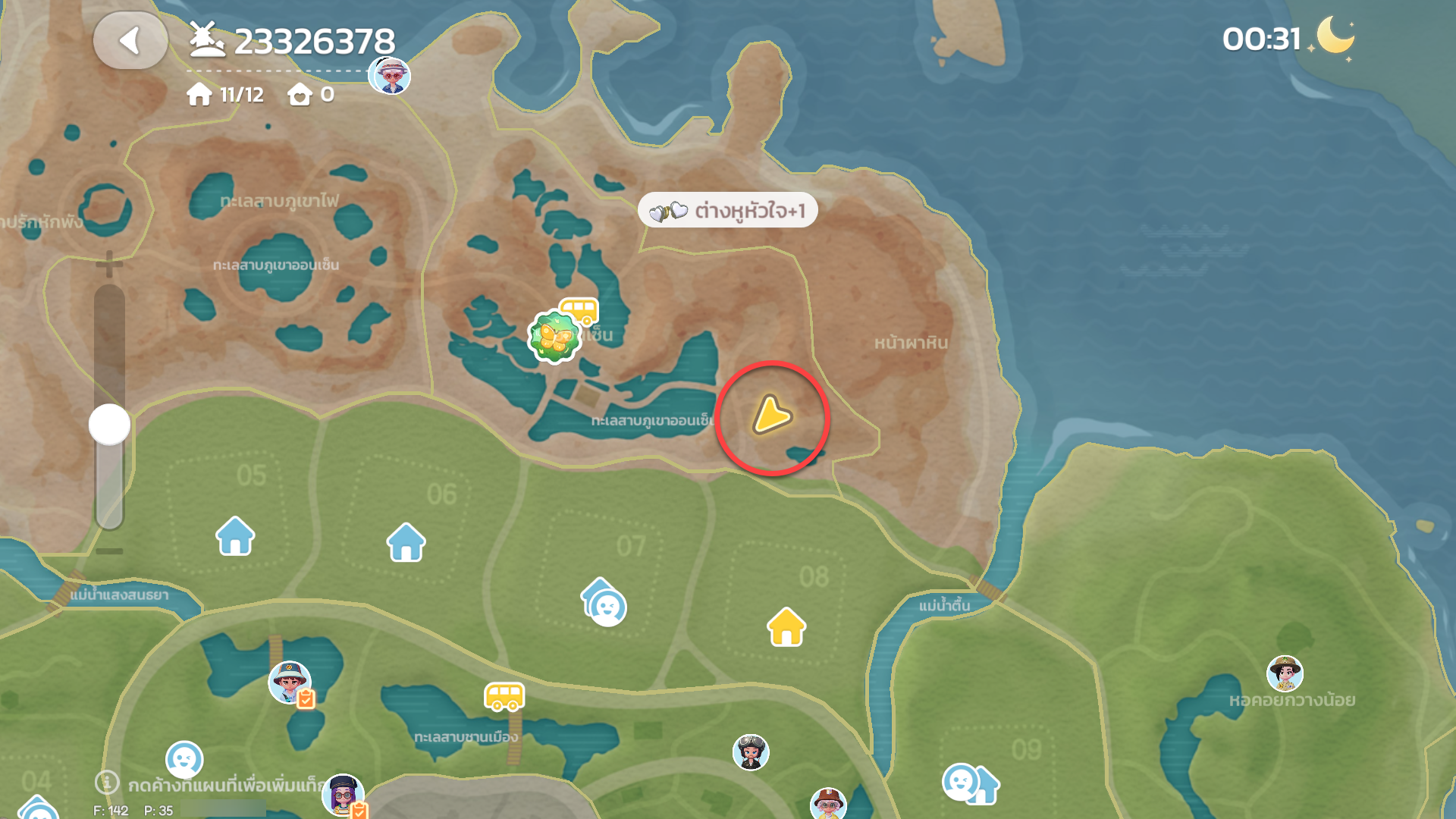Select the green butterfly map marker
Screen dimensions: 1456x819
click(554, 337)
